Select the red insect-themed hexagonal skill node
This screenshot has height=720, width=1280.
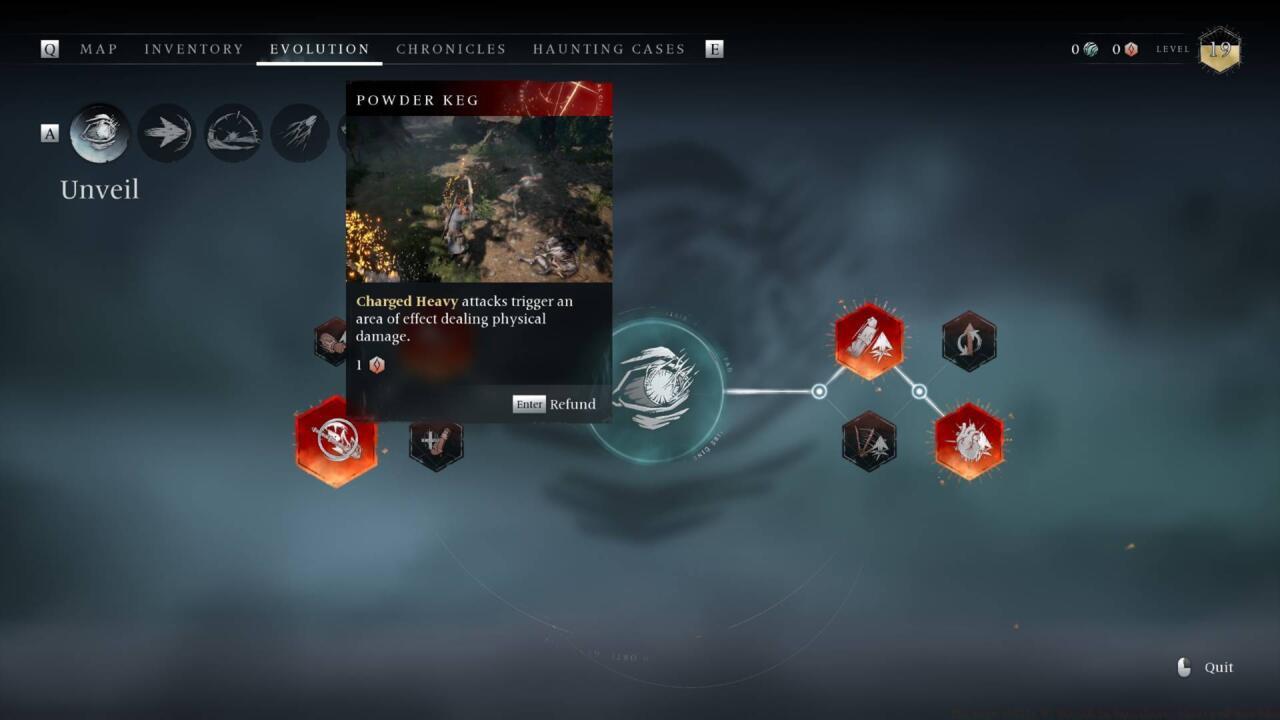point(868,339)
